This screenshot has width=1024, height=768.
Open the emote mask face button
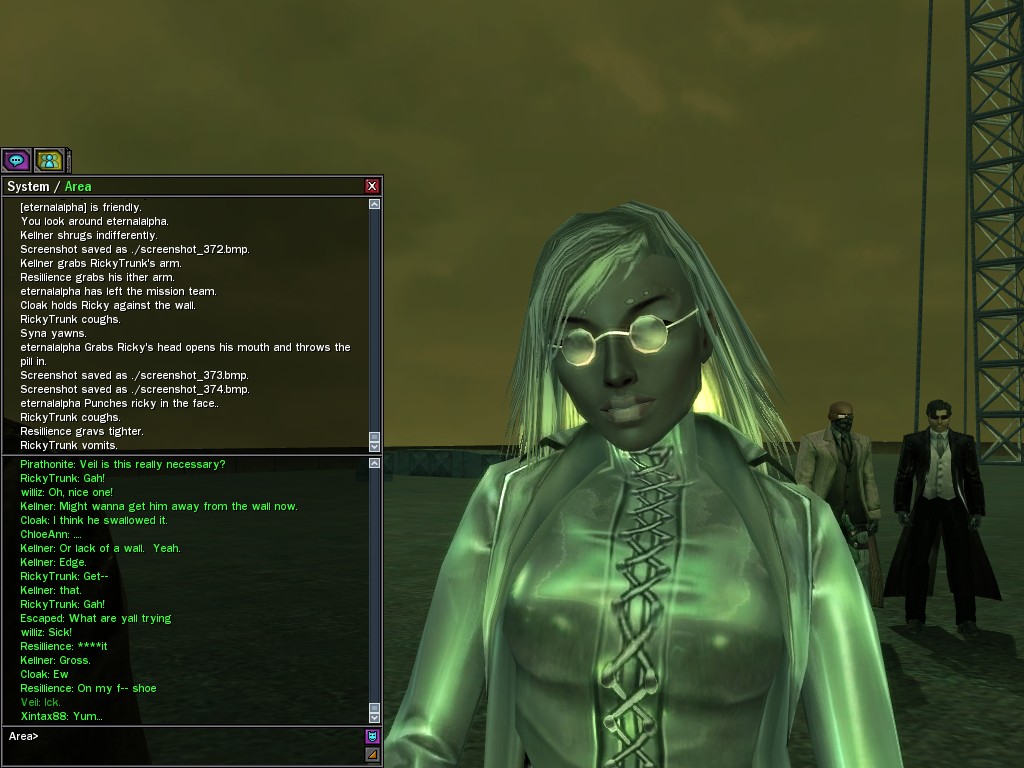coord(372,737)
